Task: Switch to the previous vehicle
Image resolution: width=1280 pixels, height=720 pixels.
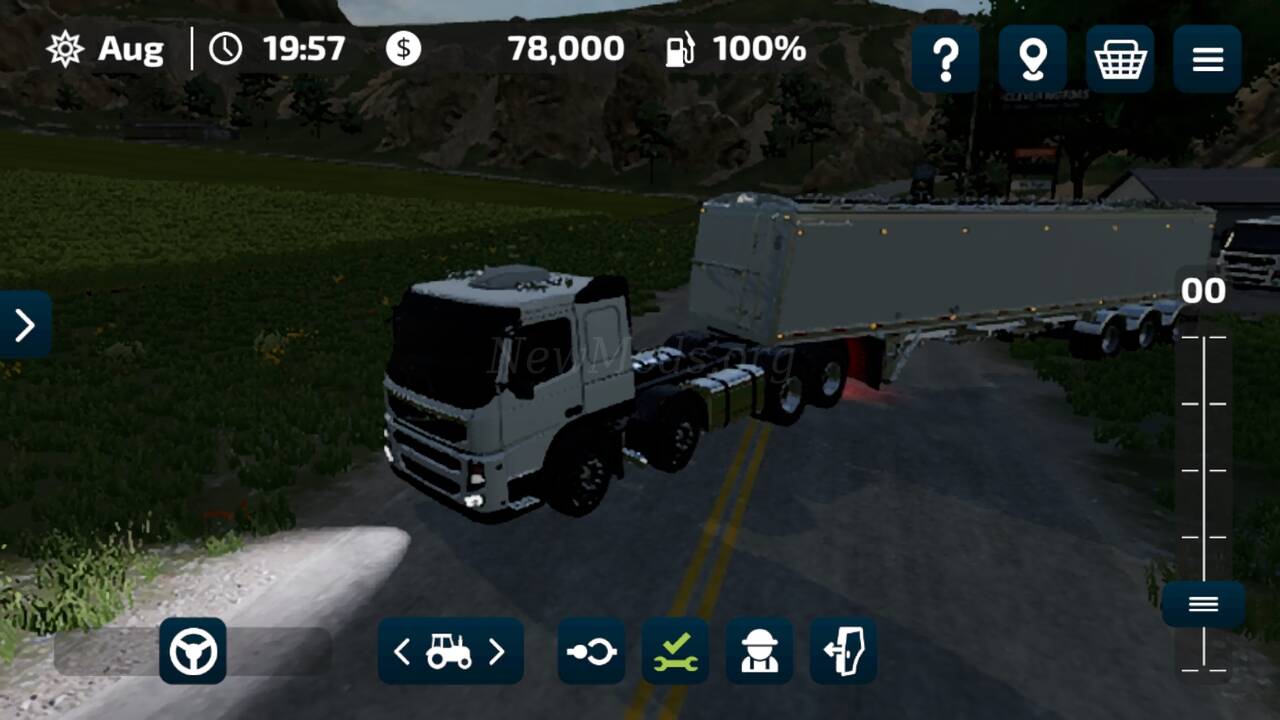Action: pos(402,652)
